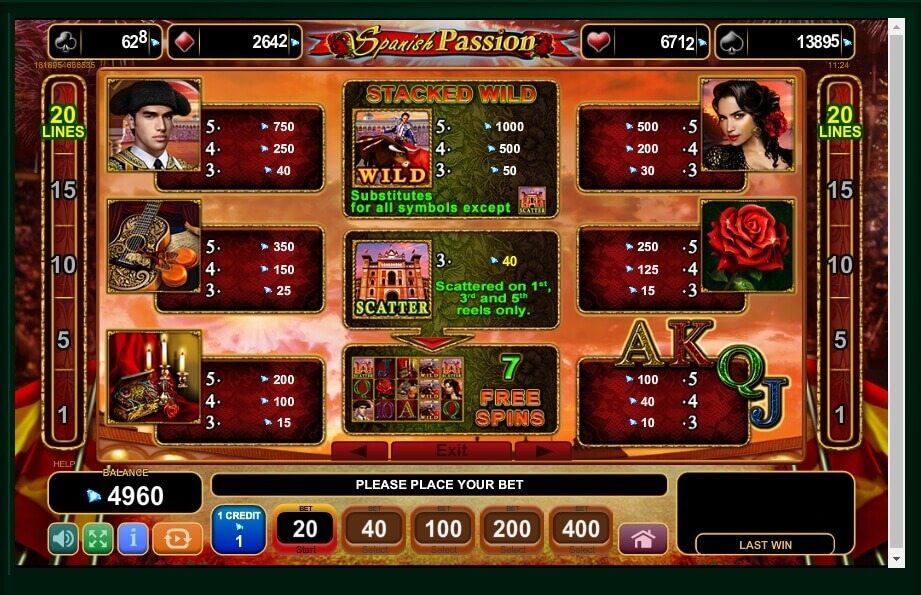921x595 pixels.
Task: Choose the 100 bet button
Action: (442, 530)
